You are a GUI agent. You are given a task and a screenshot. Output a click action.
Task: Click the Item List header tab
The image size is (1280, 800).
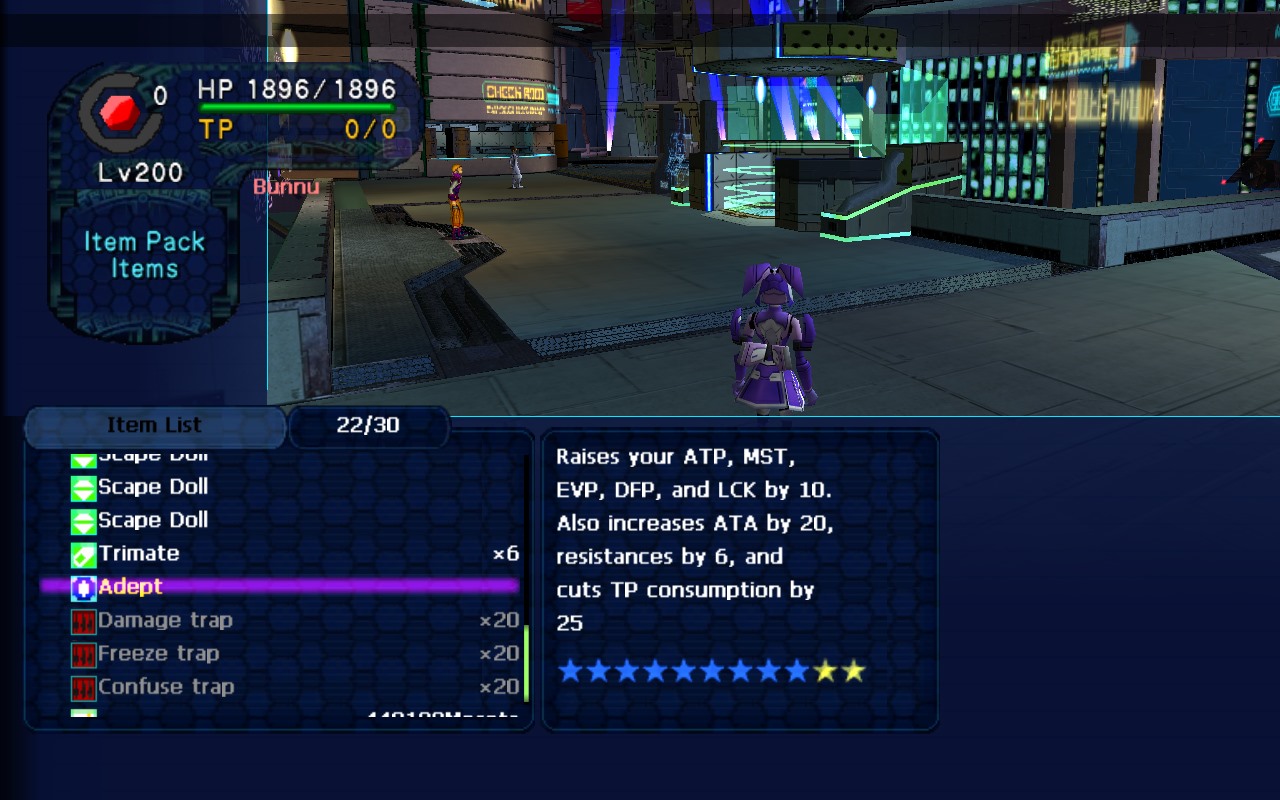[x=154, y=426]
